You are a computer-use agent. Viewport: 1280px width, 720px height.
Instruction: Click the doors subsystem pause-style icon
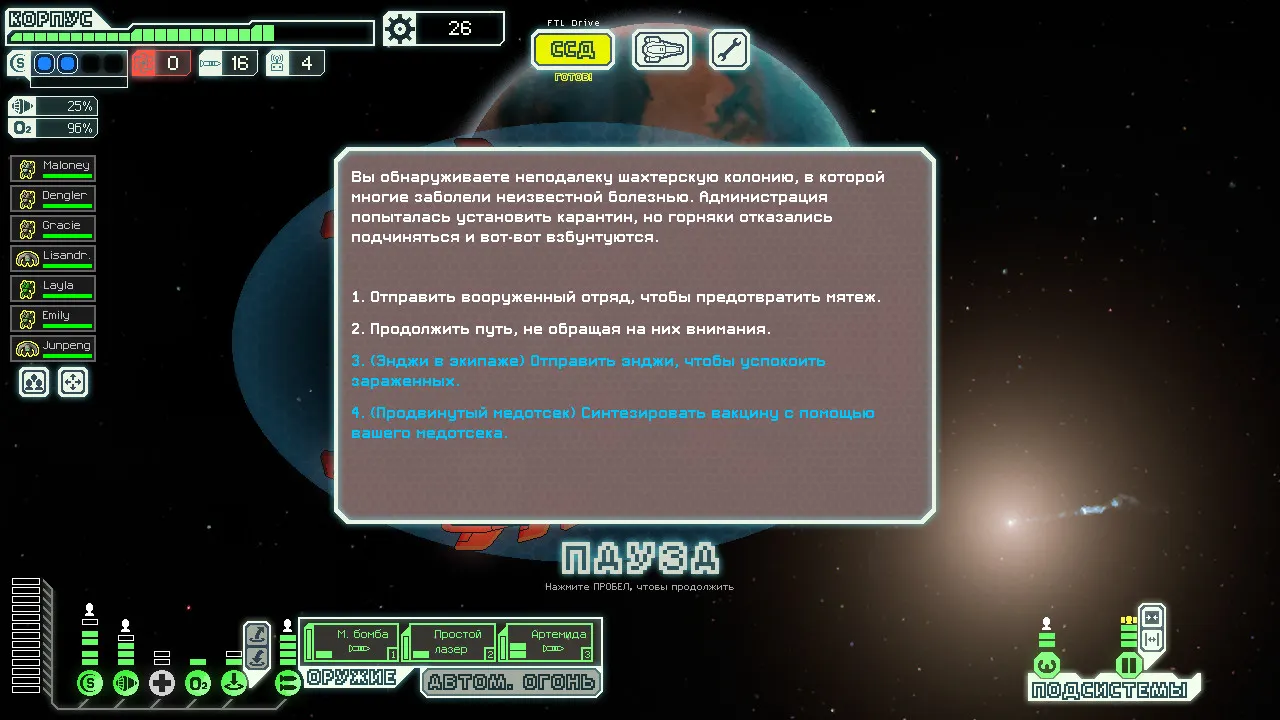pos(1129,666)
